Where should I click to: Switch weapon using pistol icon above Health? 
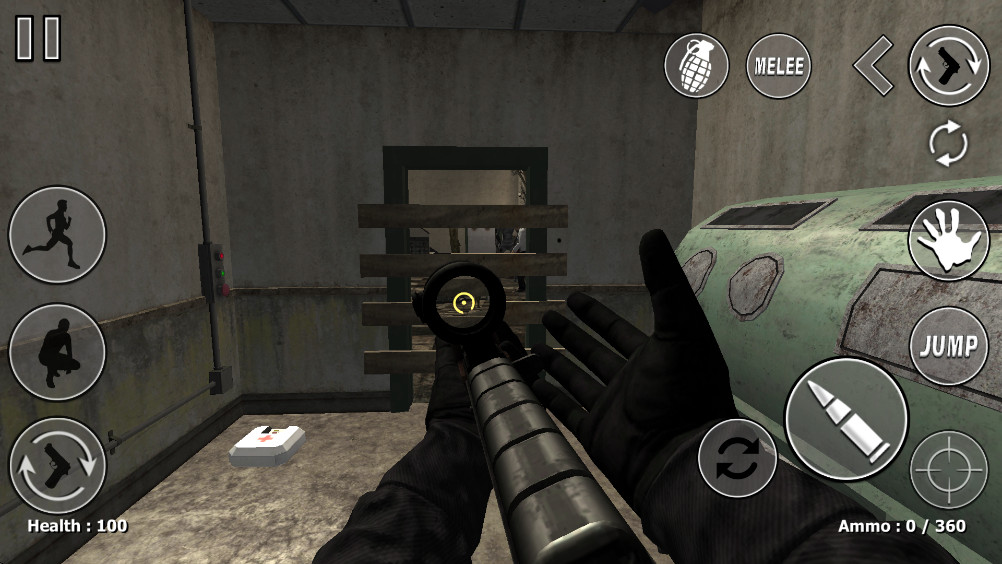(57, 466)
